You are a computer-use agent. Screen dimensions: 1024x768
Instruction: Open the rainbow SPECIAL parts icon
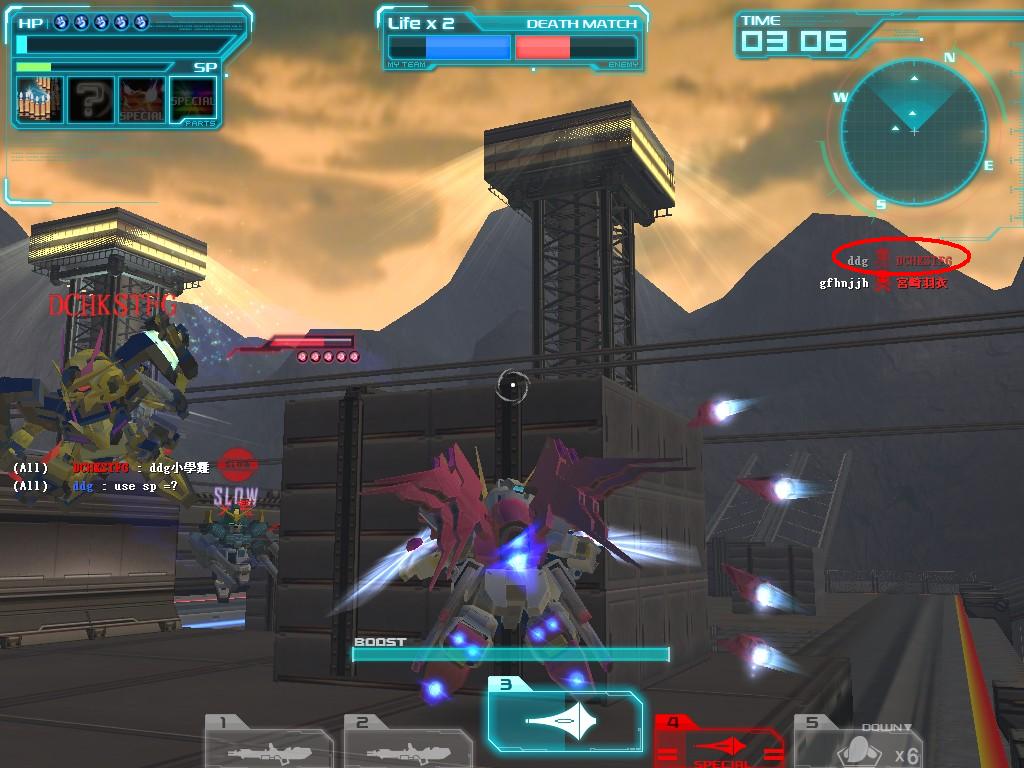tap(193, 100)
